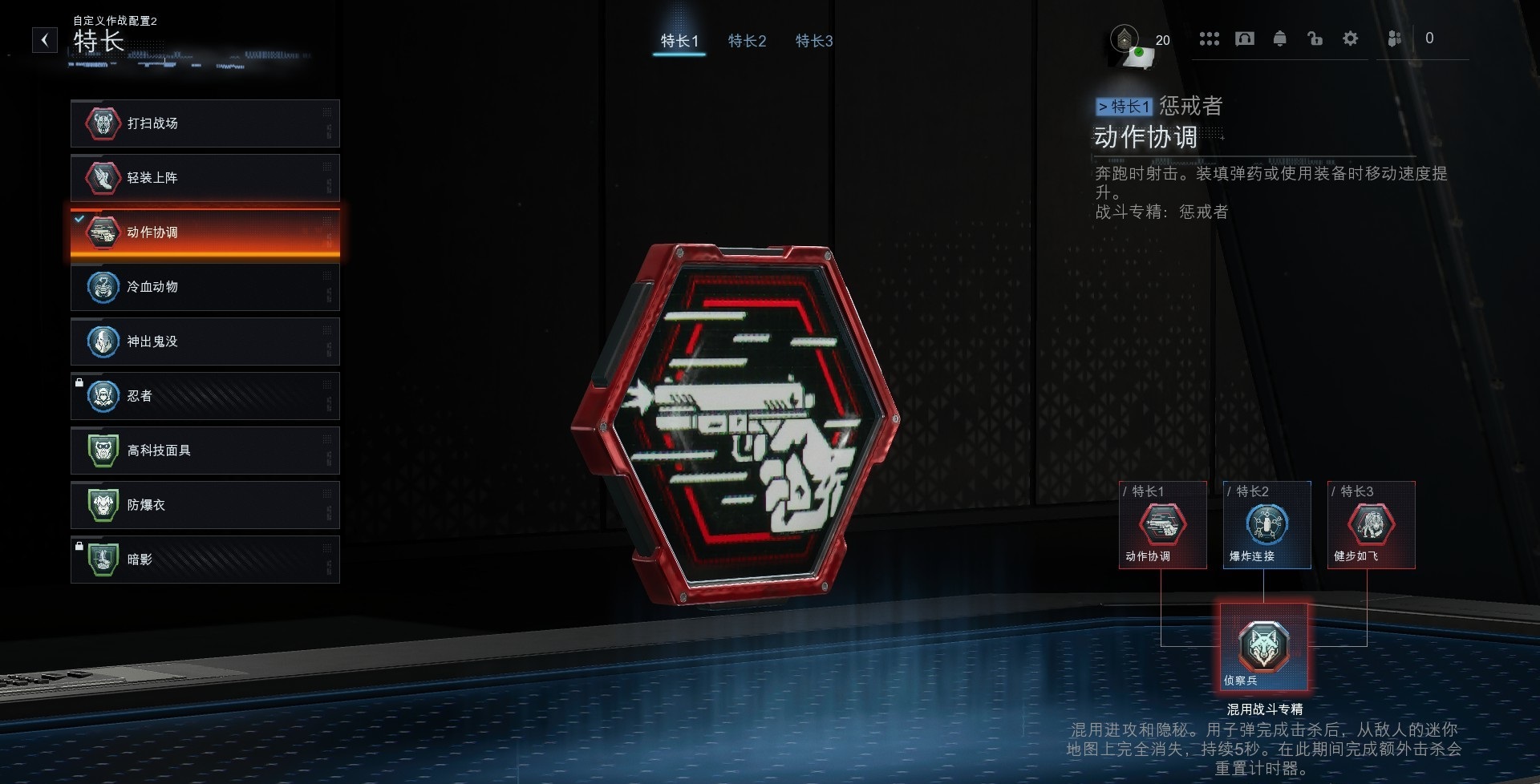Click the 打扫战场 perk's hyena icon
The width and height of the screenshot is (1540, 784).
coord(101,123)
